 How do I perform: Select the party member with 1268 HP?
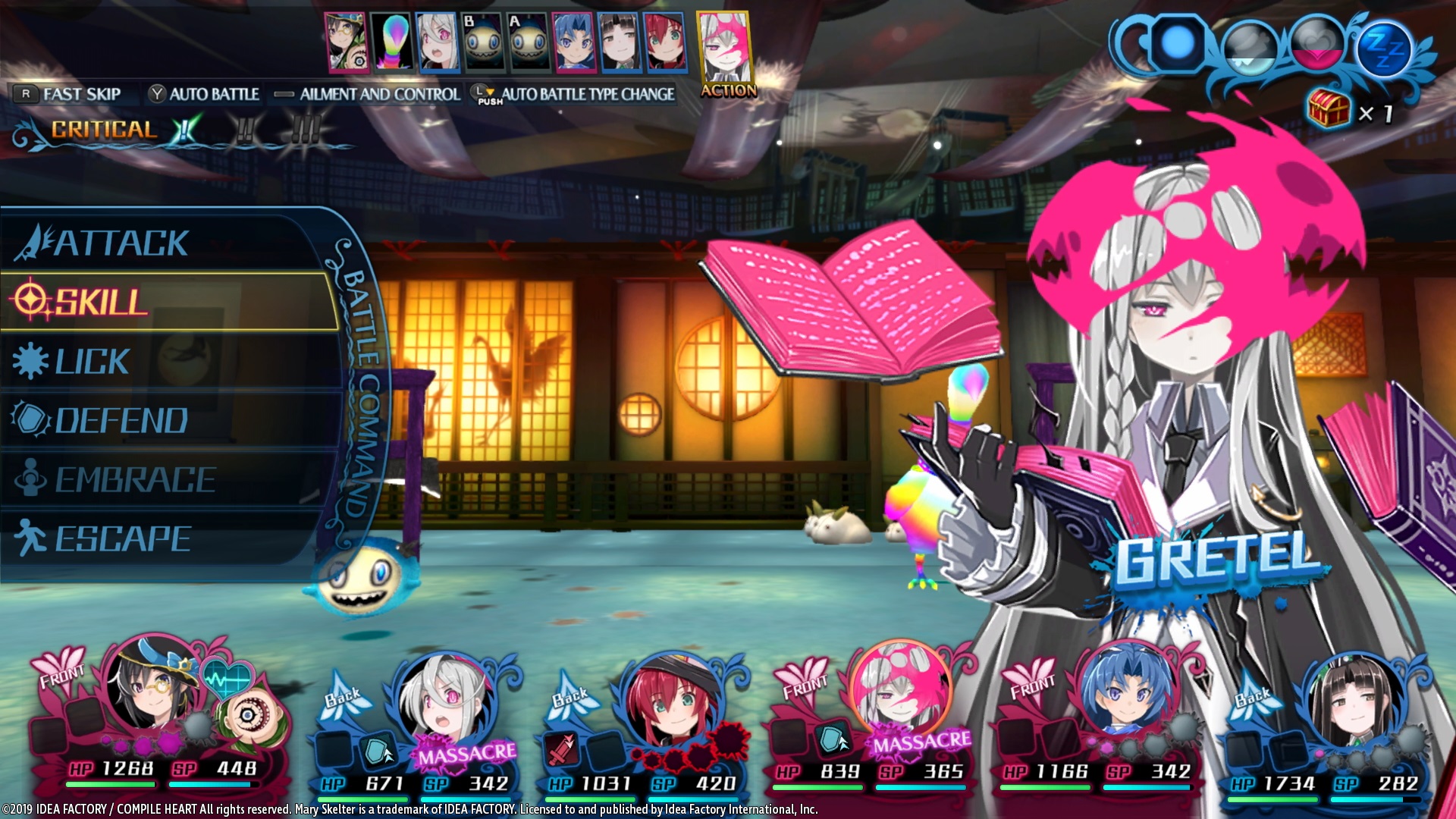pos(150,692)
